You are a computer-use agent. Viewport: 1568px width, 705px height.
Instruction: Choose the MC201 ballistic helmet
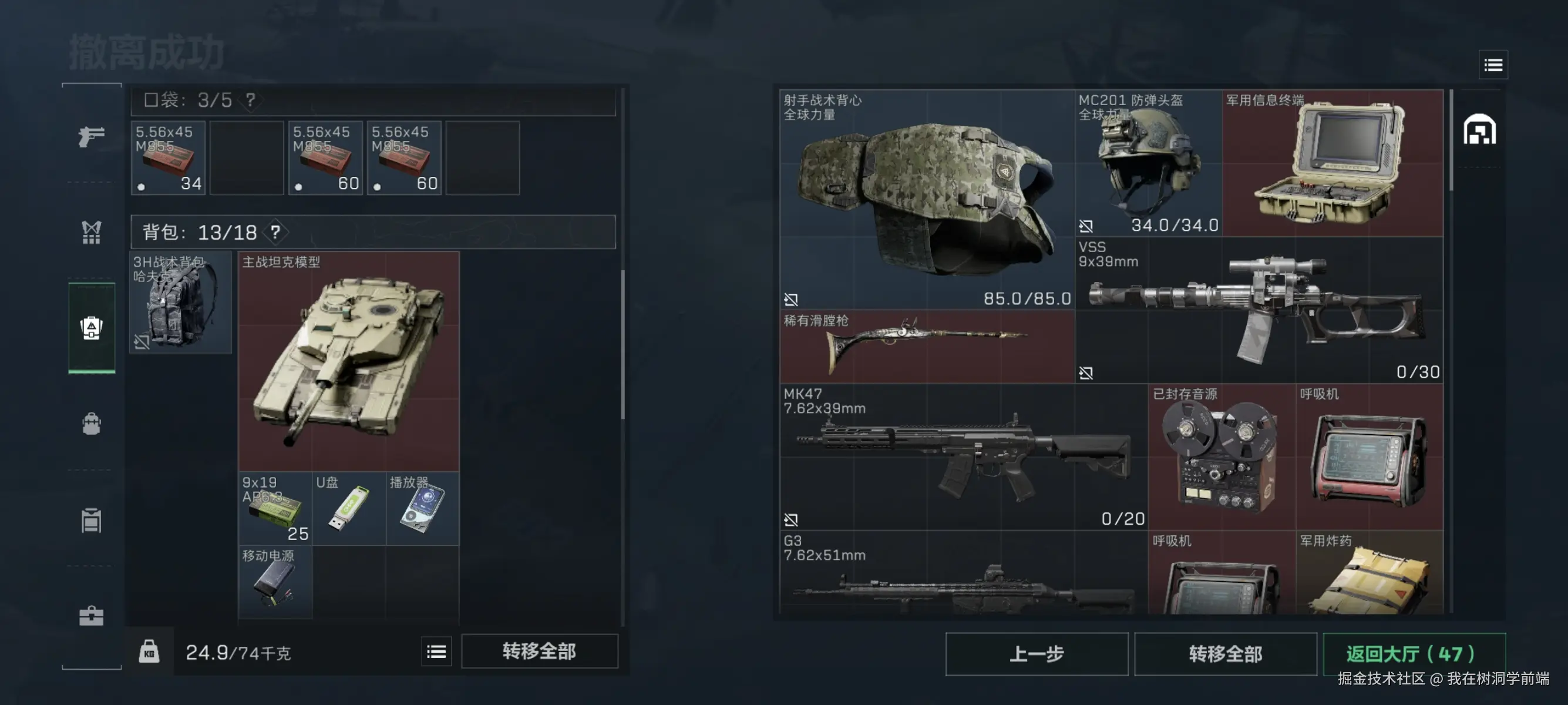click(x=1148, y=163)
